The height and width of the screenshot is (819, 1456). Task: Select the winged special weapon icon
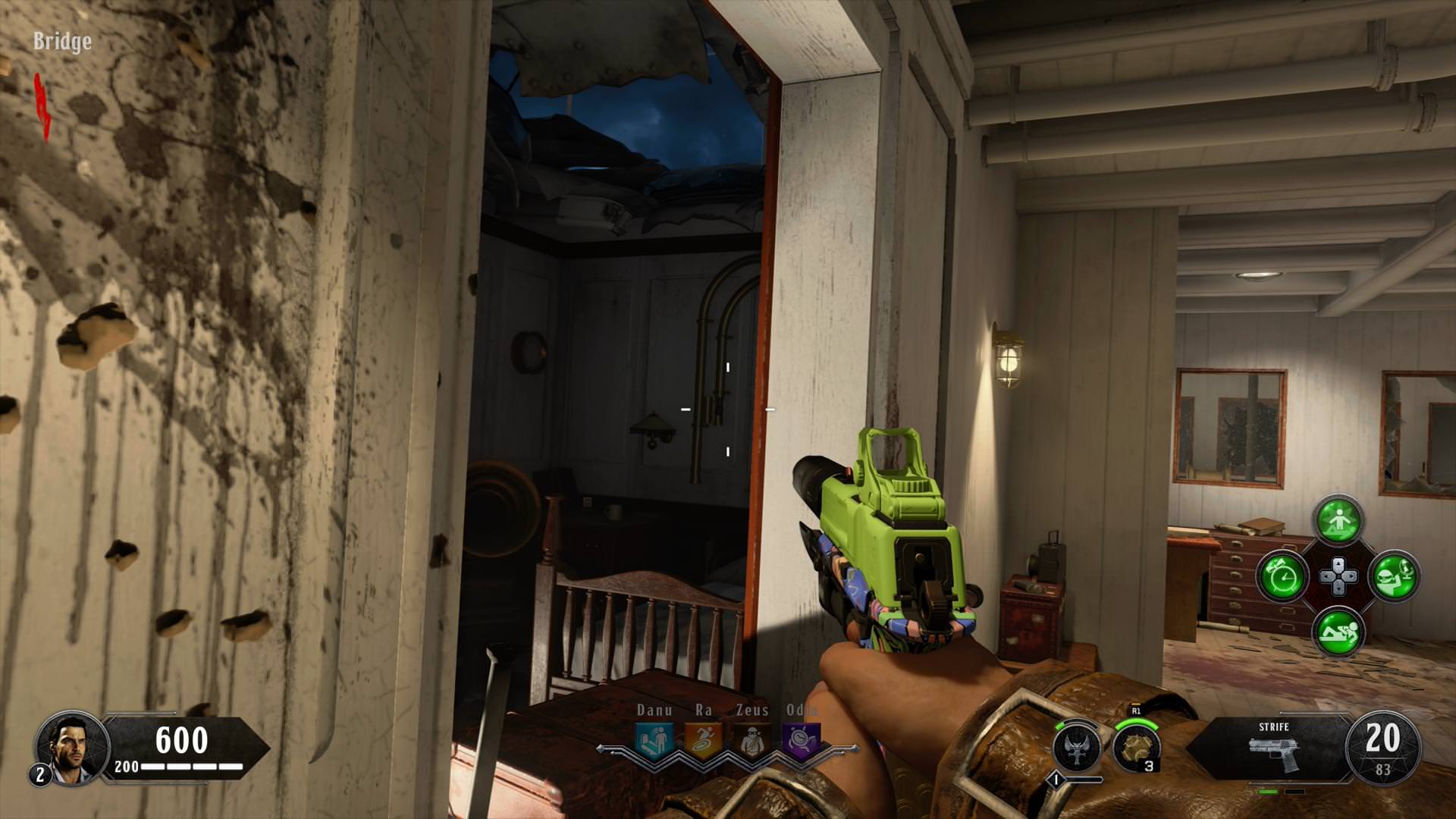1077,748
